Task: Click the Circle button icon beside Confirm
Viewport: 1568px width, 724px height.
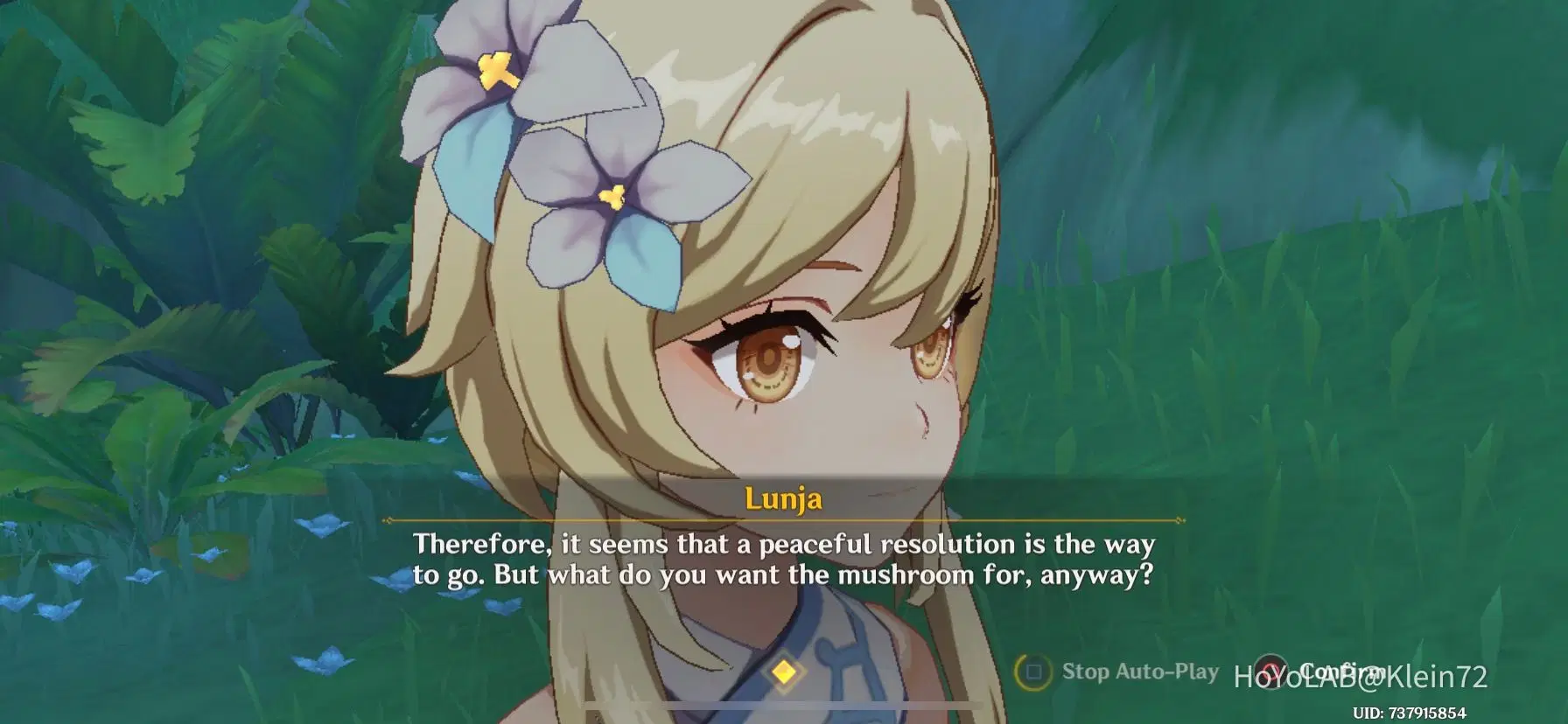Action: (x=1270, y=672)
